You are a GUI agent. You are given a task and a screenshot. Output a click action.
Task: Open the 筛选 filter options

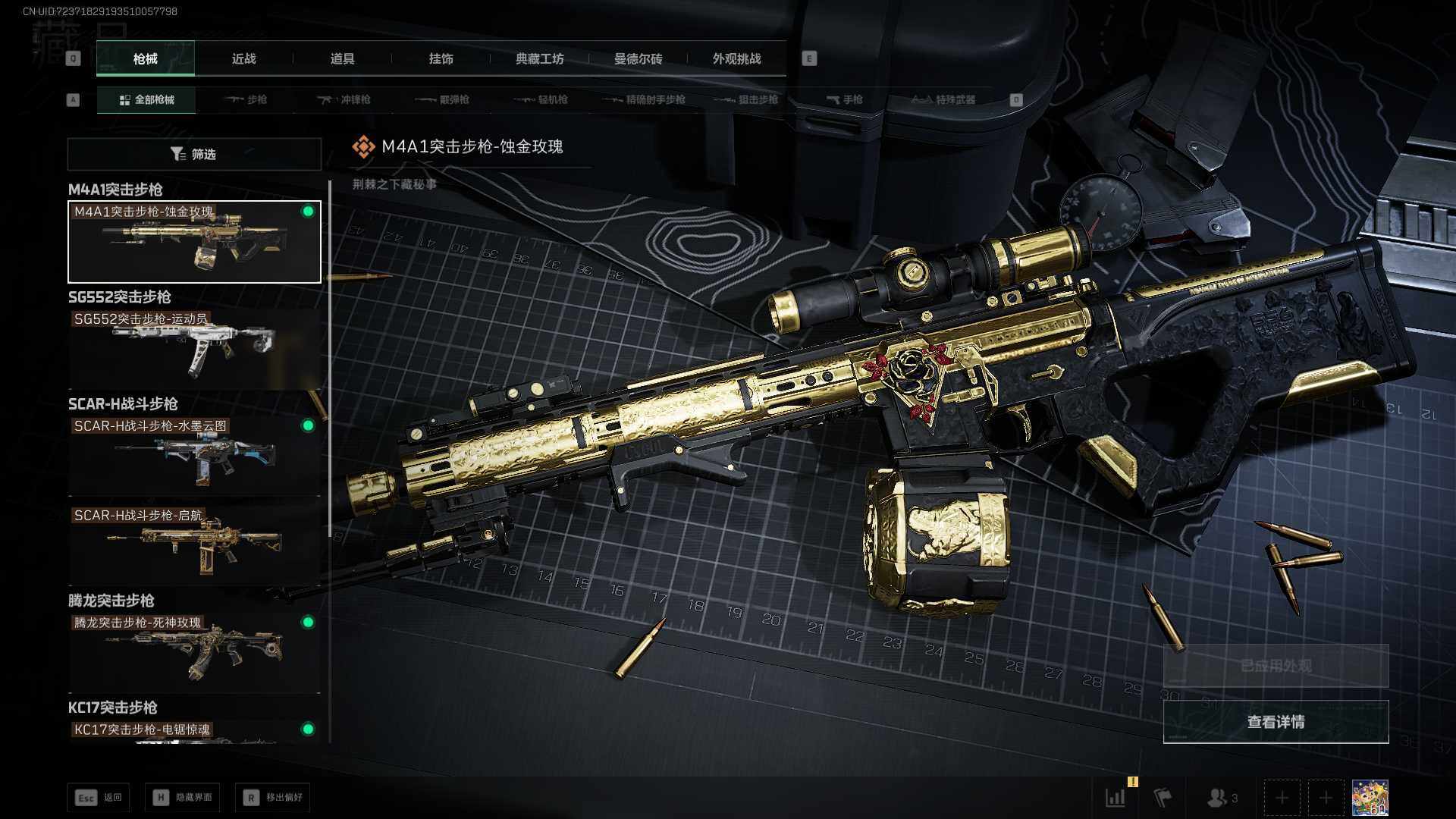point(194,154)
